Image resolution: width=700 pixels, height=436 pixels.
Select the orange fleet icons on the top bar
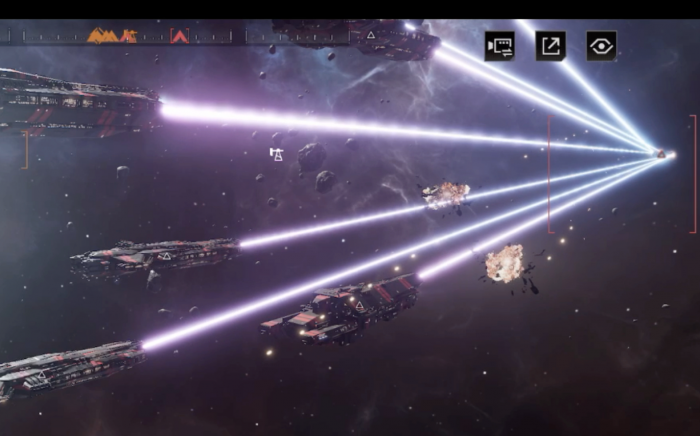point(111,36)
